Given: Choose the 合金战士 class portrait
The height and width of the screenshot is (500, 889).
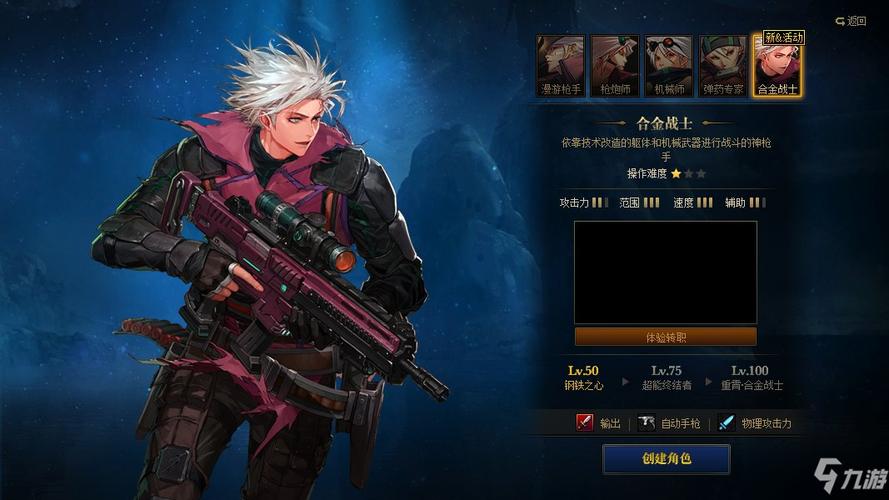Looking at the screenshot, I should click(x=776, y=65).
